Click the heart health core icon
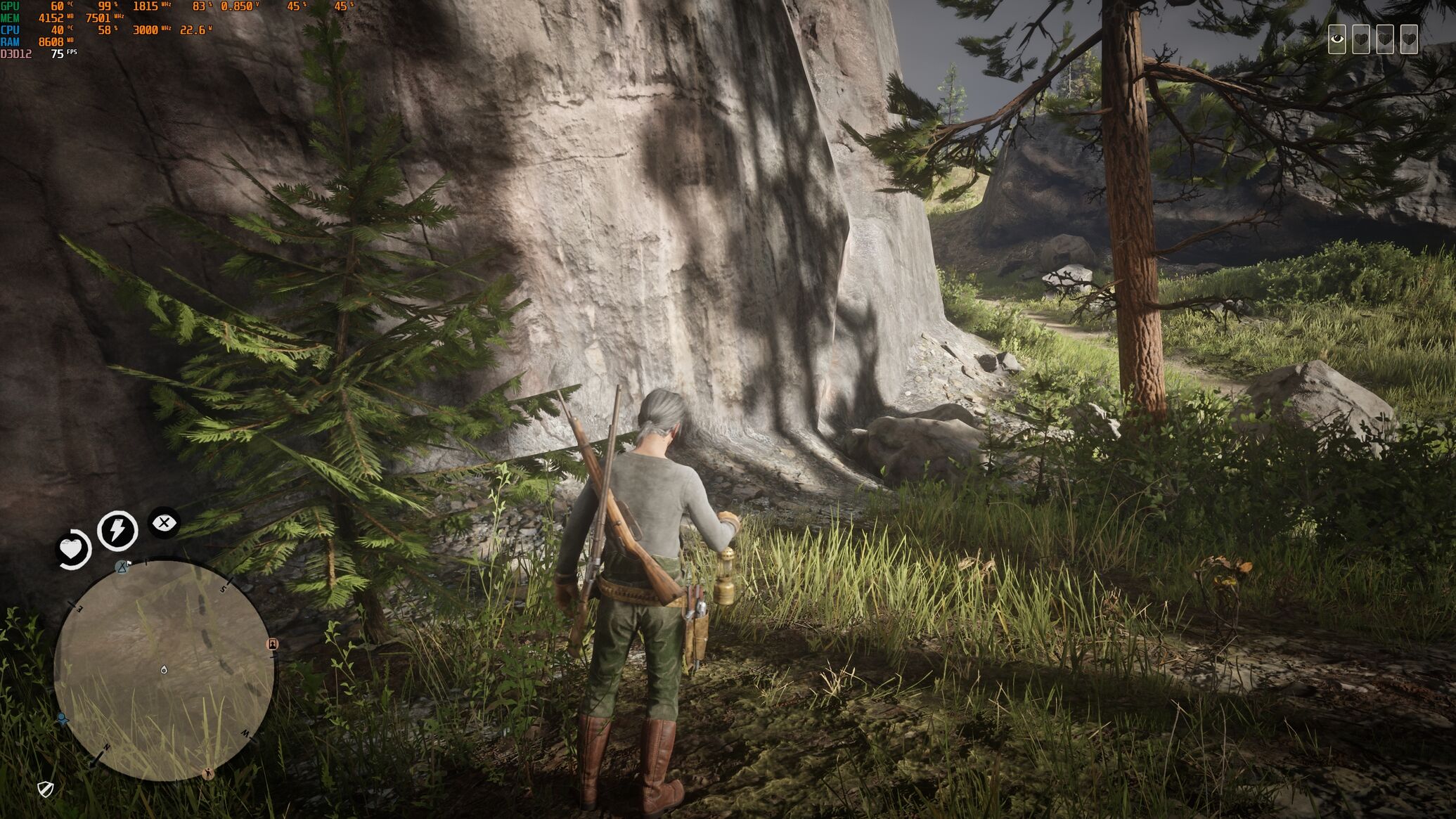Viewport: 1456px width, 819px height. (73, 549)
